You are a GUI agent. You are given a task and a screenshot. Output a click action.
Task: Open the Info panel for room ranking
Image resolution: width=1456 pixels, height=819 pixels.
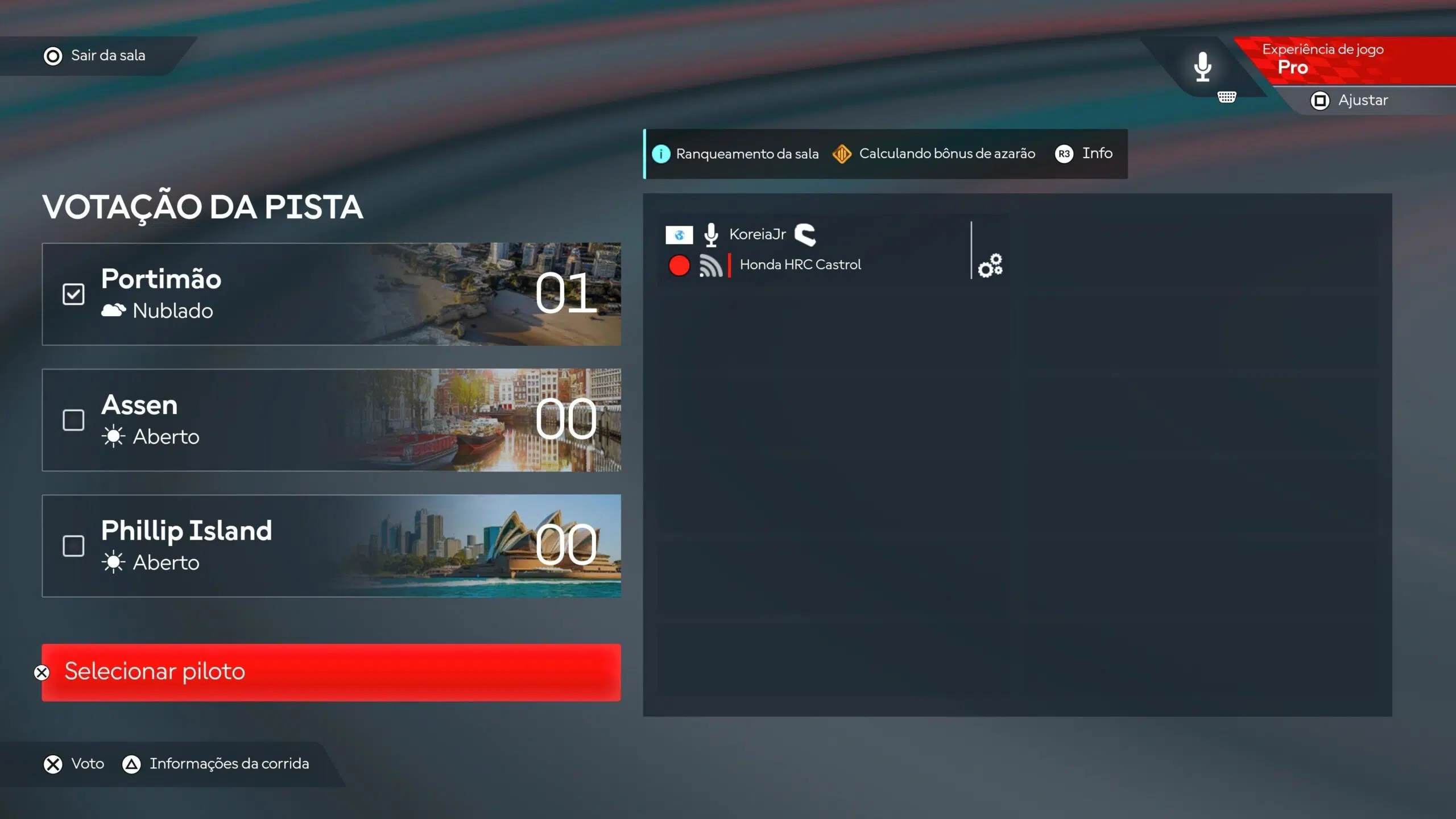[x=1084, y=154]
